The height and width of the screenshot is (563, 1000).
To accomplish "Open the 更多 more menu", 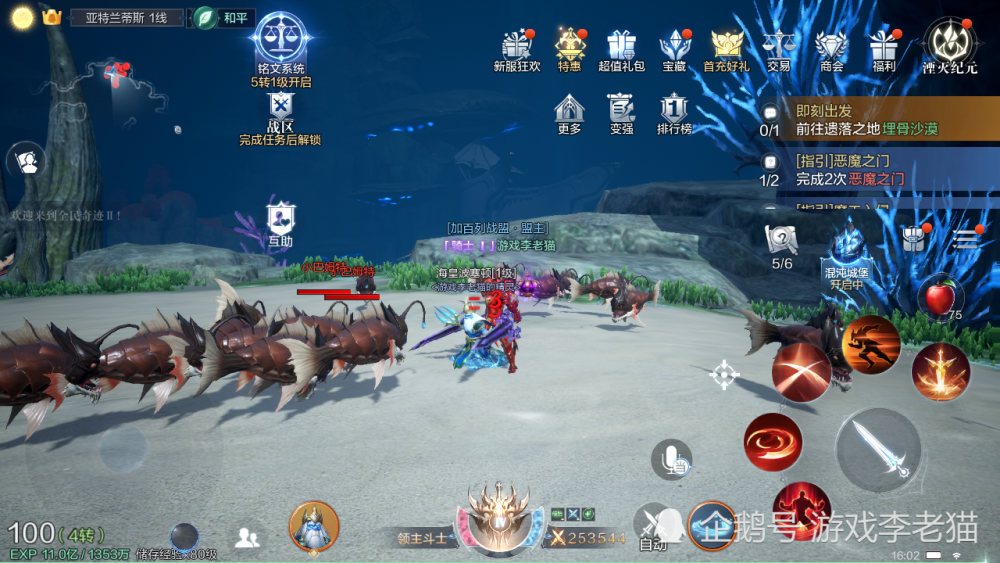I will (569, 112).
